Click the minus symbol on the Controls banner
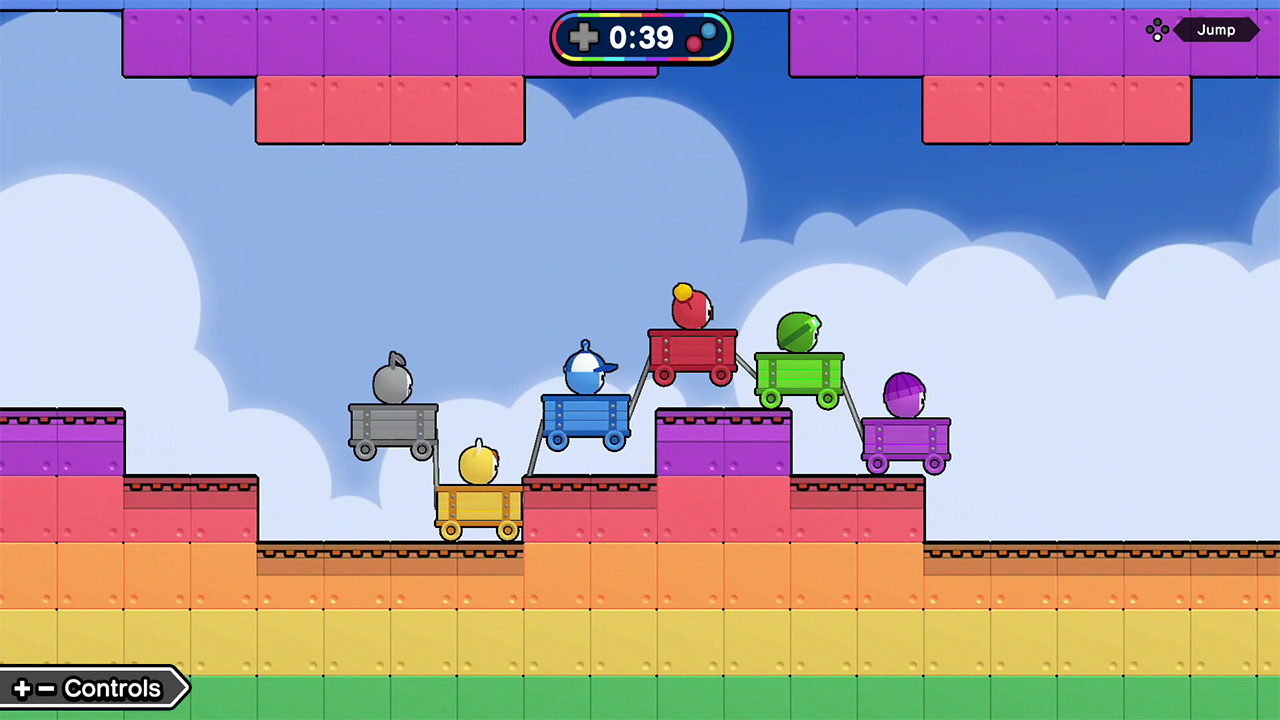Screen dimensions: 1280x720 46,688
